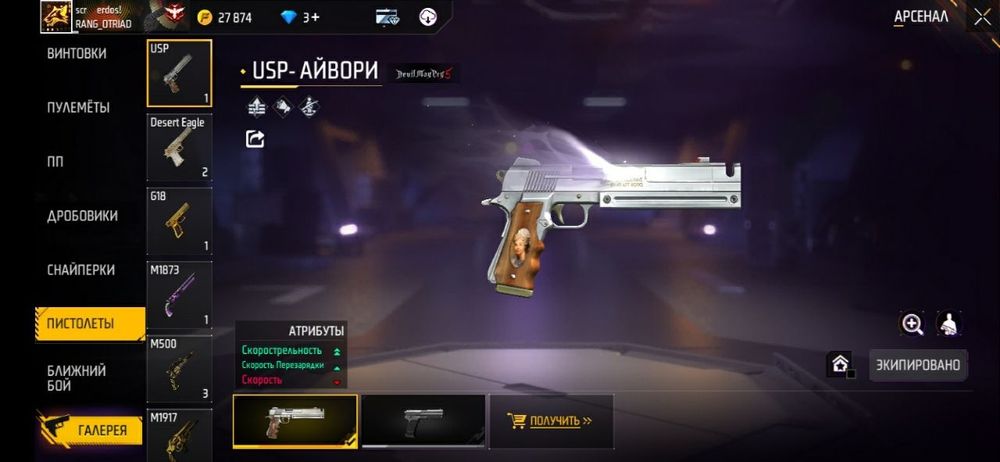Click the home icon beside Экипировано
1000x462 pixels.
click(x=840, y=364)
